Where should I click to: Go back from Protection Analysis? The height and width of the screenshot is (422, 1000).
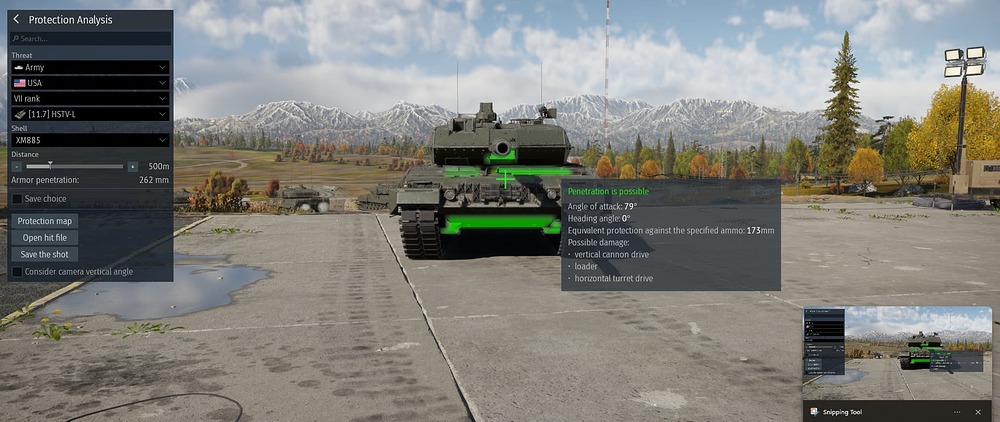click(x=16, y=19)
